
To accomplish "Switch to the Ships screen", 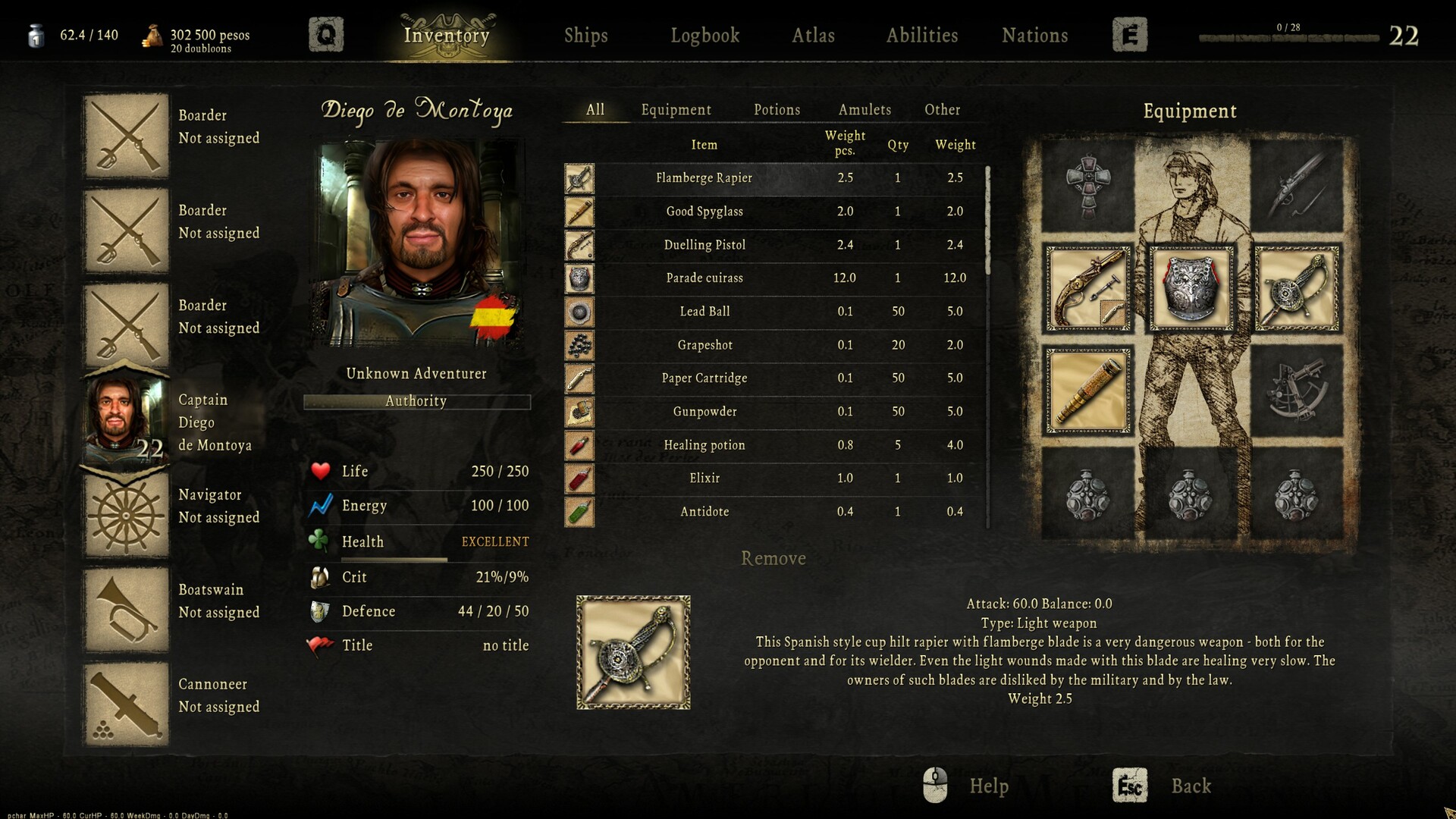I will point(585,35).
